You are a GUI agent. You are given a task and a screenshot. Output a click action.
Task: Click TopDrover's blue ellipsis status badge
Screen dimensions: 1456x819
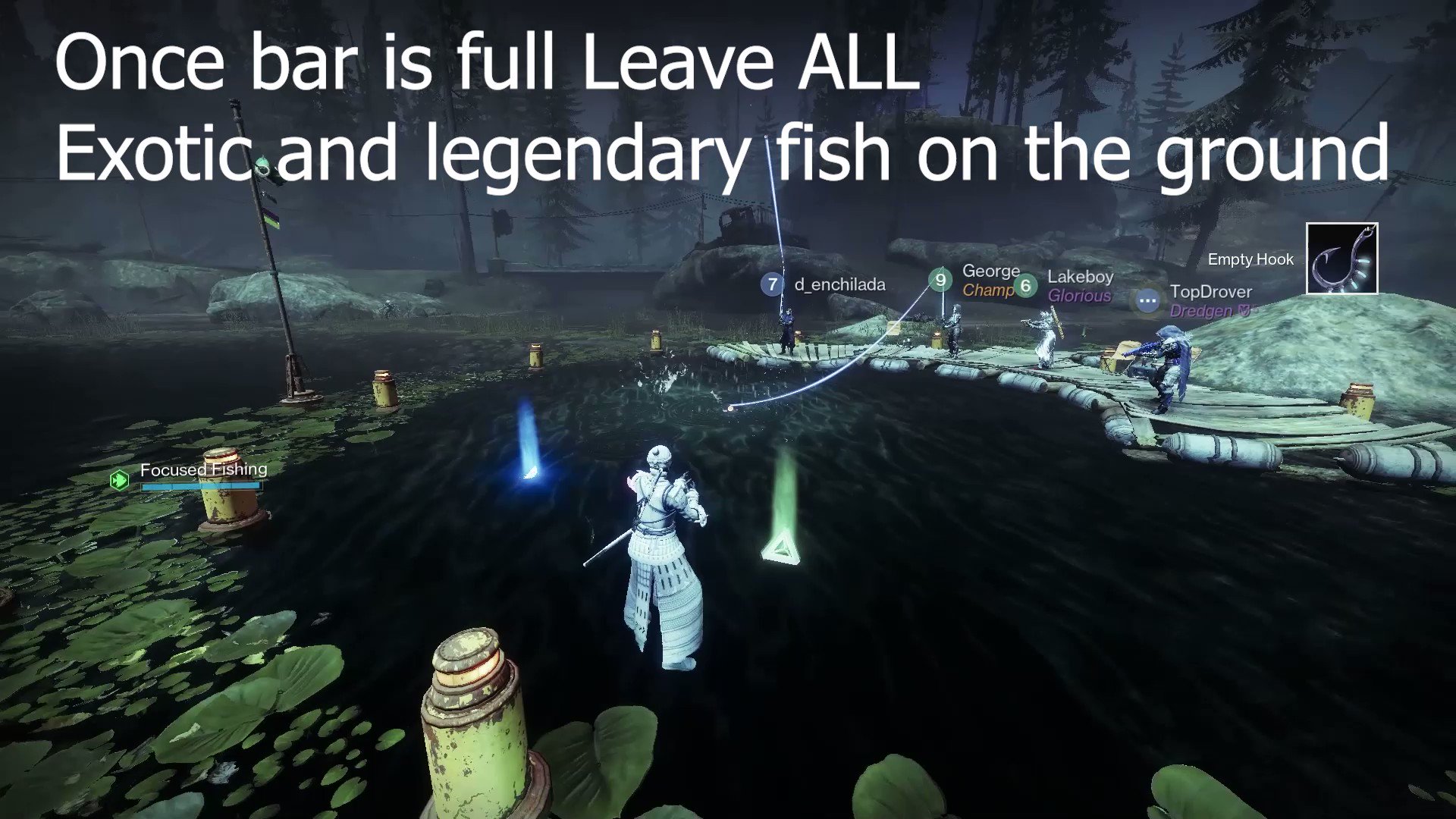coord(1147,301)
